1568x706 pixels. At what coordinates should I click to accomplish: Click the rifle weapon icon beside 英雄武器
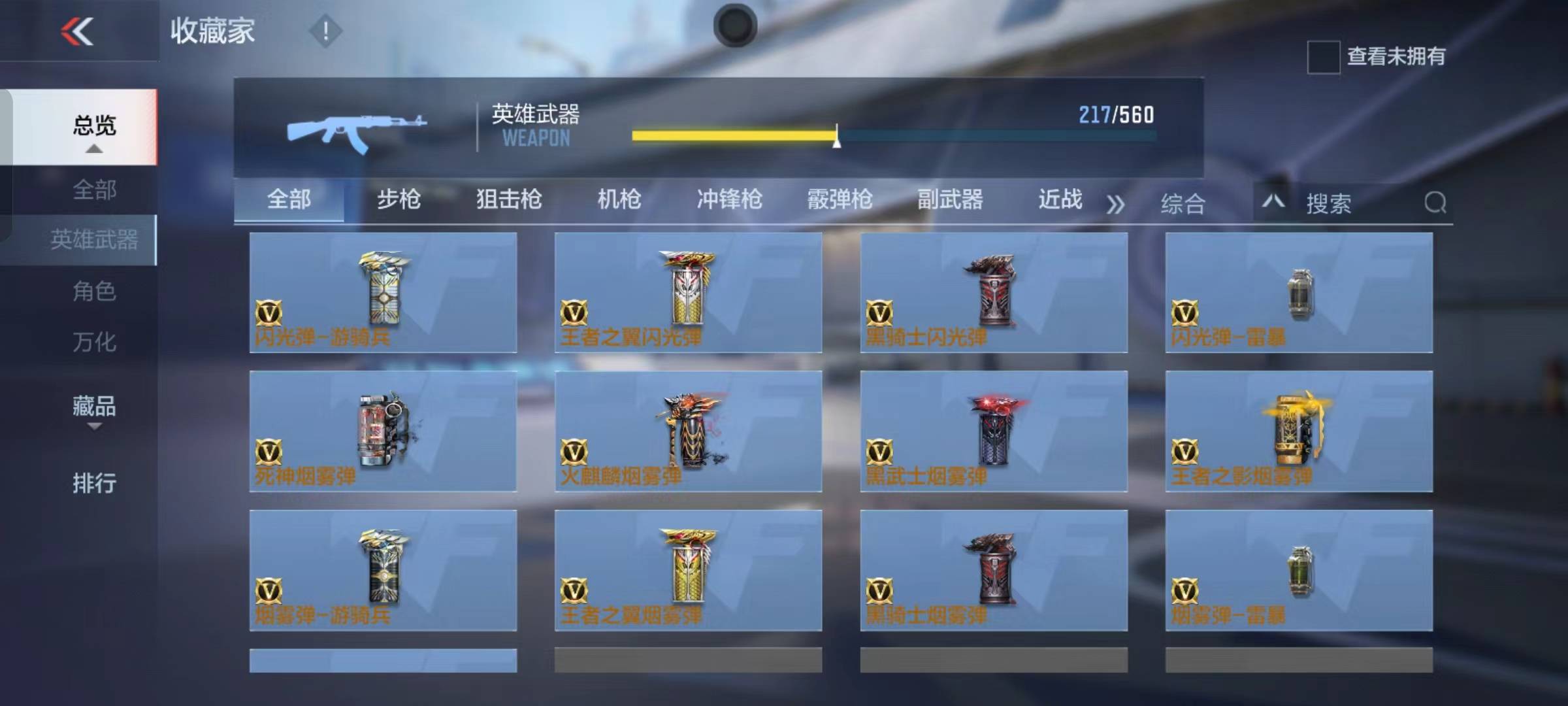(356, 127)
